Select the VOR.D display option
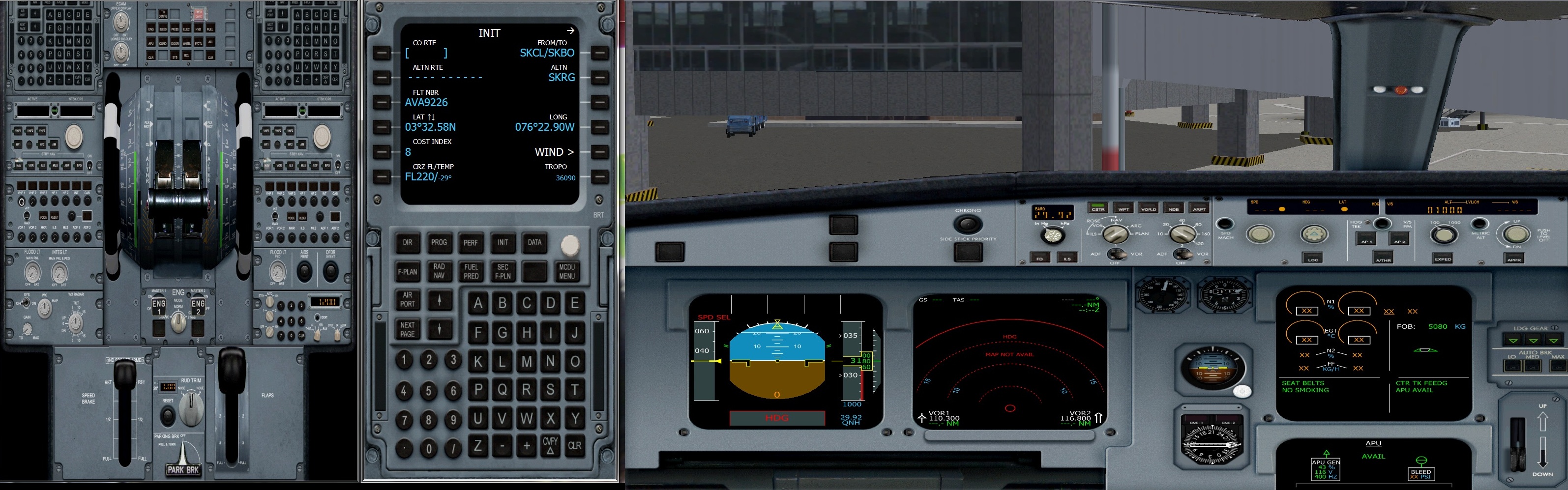Screen dimensions: 1568x490 (x=1149, y=209)
